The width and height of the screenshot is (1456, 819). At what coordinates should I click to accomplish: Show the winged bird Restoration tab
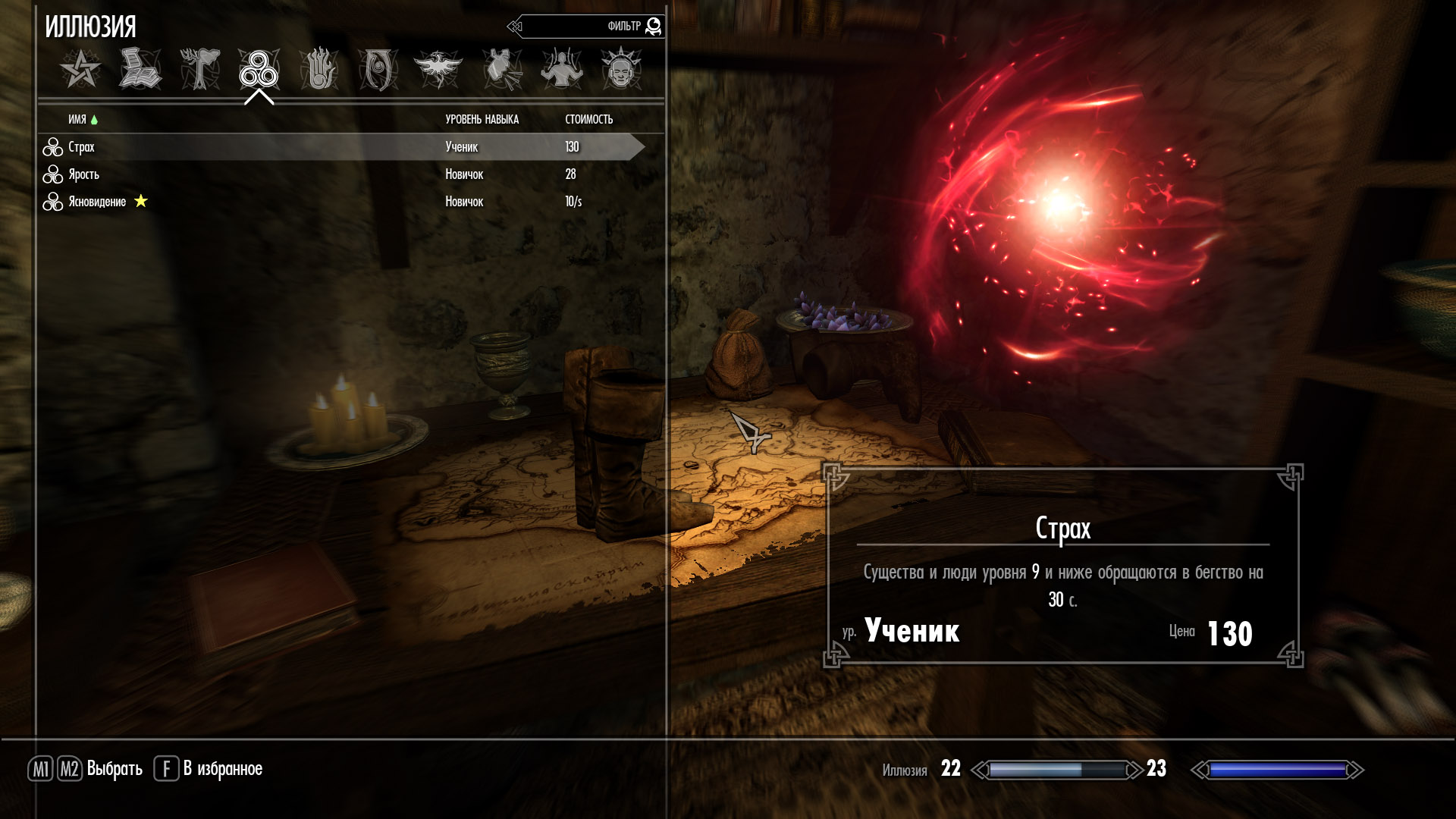(x=438, y=70)
